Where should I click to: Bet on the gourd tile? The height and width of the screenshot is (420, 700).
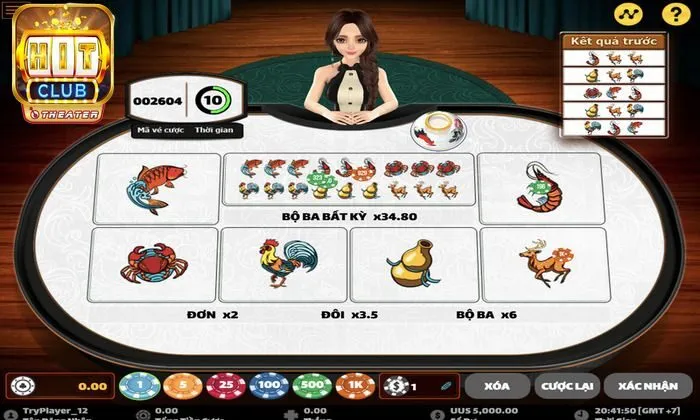[x=412, y=264]
